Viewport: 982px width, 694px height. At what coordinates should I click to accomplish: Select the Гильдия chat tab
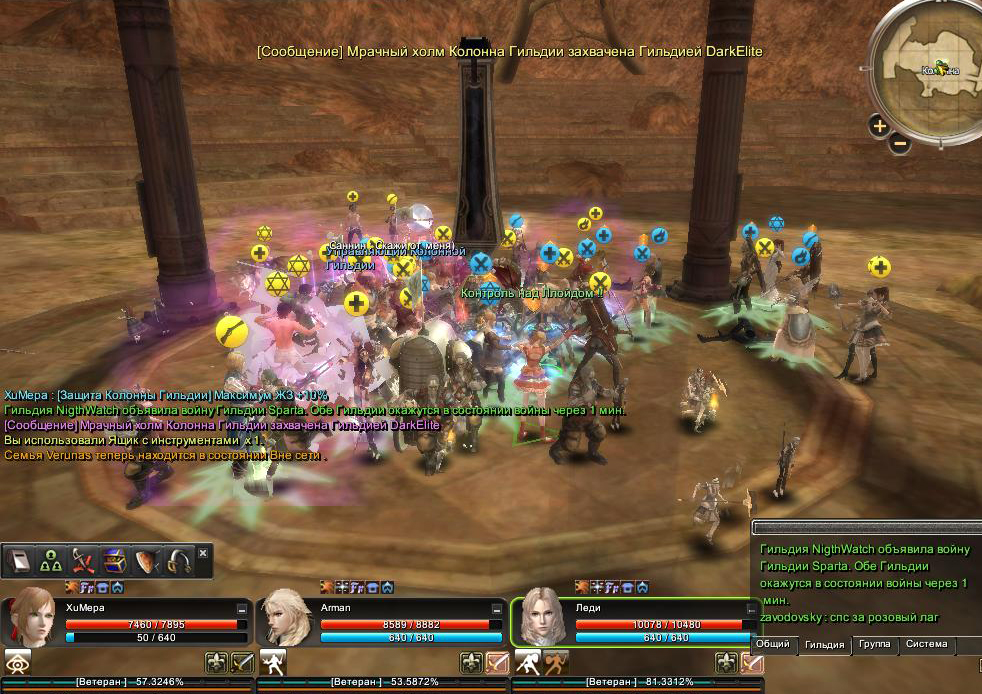click(x=824, y=645)
